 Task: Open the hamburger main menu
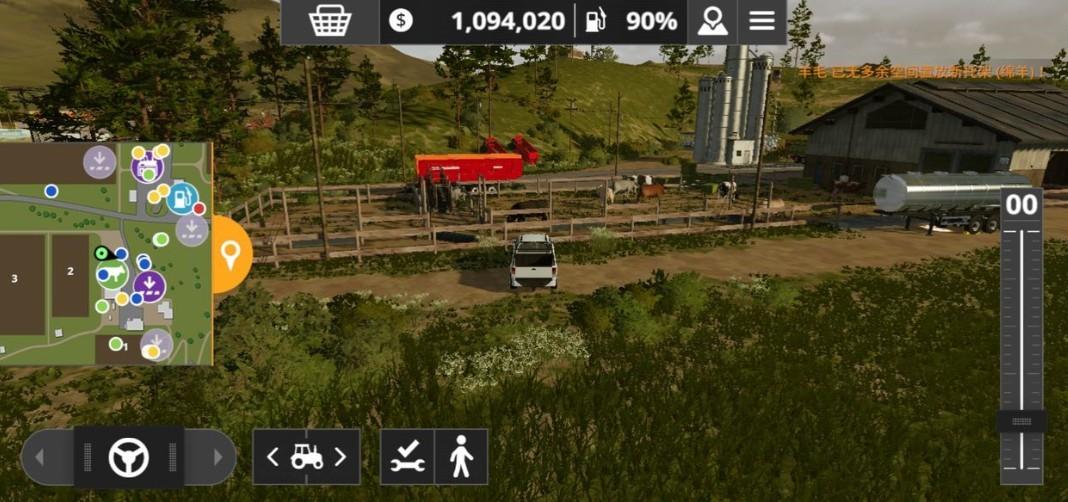coord(762,21)
